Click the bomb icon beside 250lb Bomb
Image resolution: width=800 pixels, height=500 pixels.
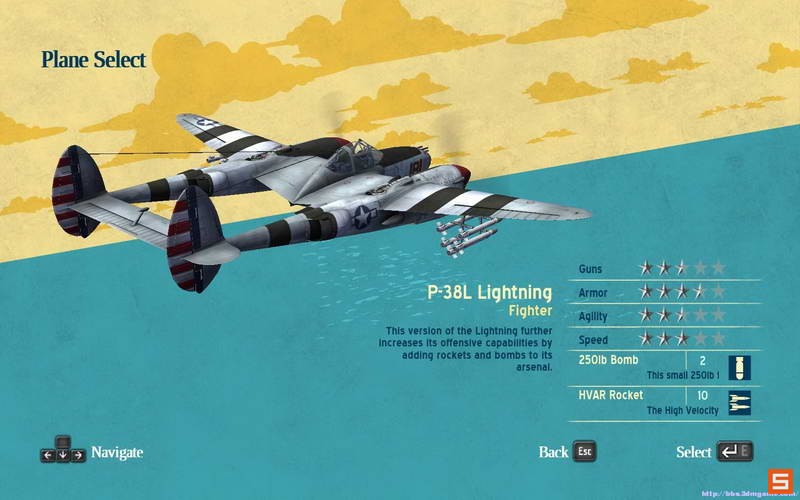(x=740, y=367)
